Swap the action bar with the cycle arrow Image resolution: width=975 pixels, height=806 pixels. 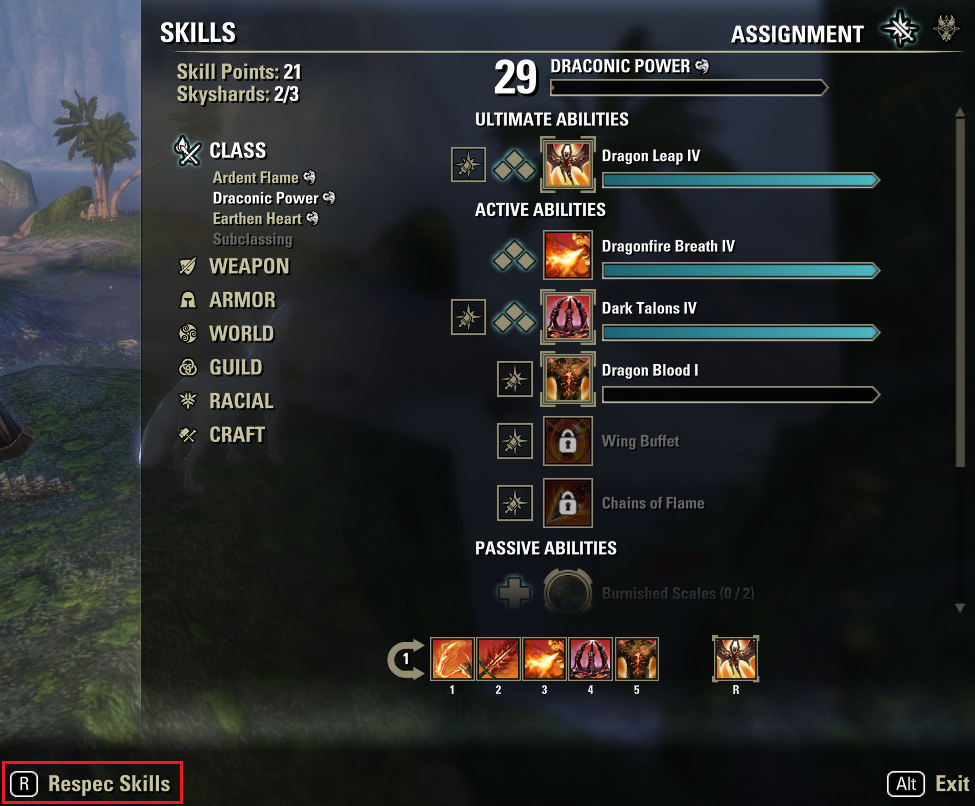[x=405, y=659]
